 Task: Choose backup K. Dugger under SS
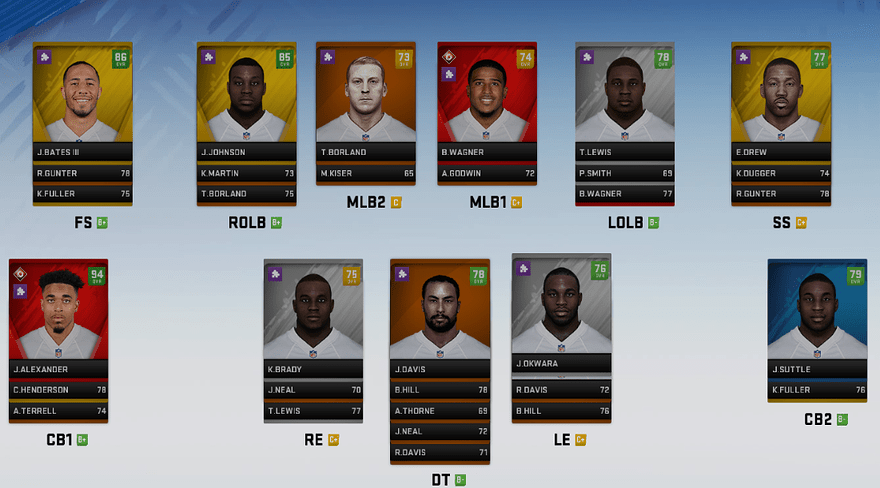(782, 173)
